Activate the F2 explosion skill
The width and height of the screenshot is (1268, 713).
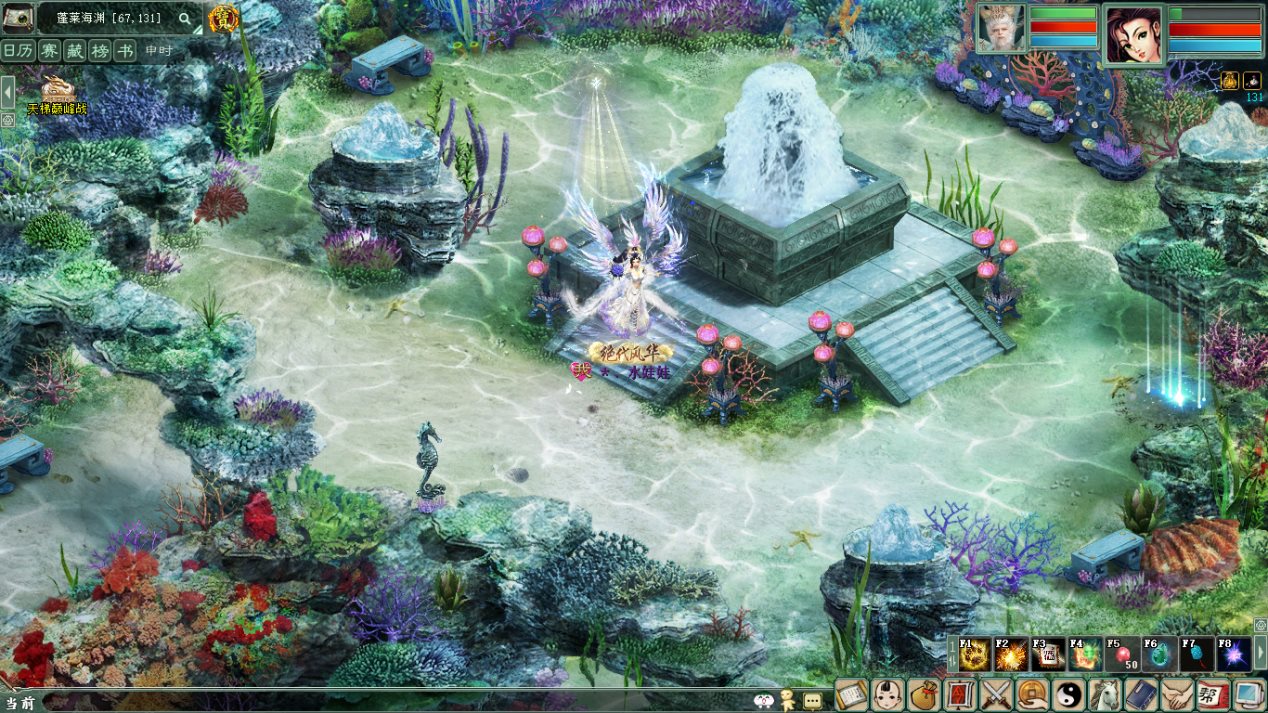[1012, 655]
